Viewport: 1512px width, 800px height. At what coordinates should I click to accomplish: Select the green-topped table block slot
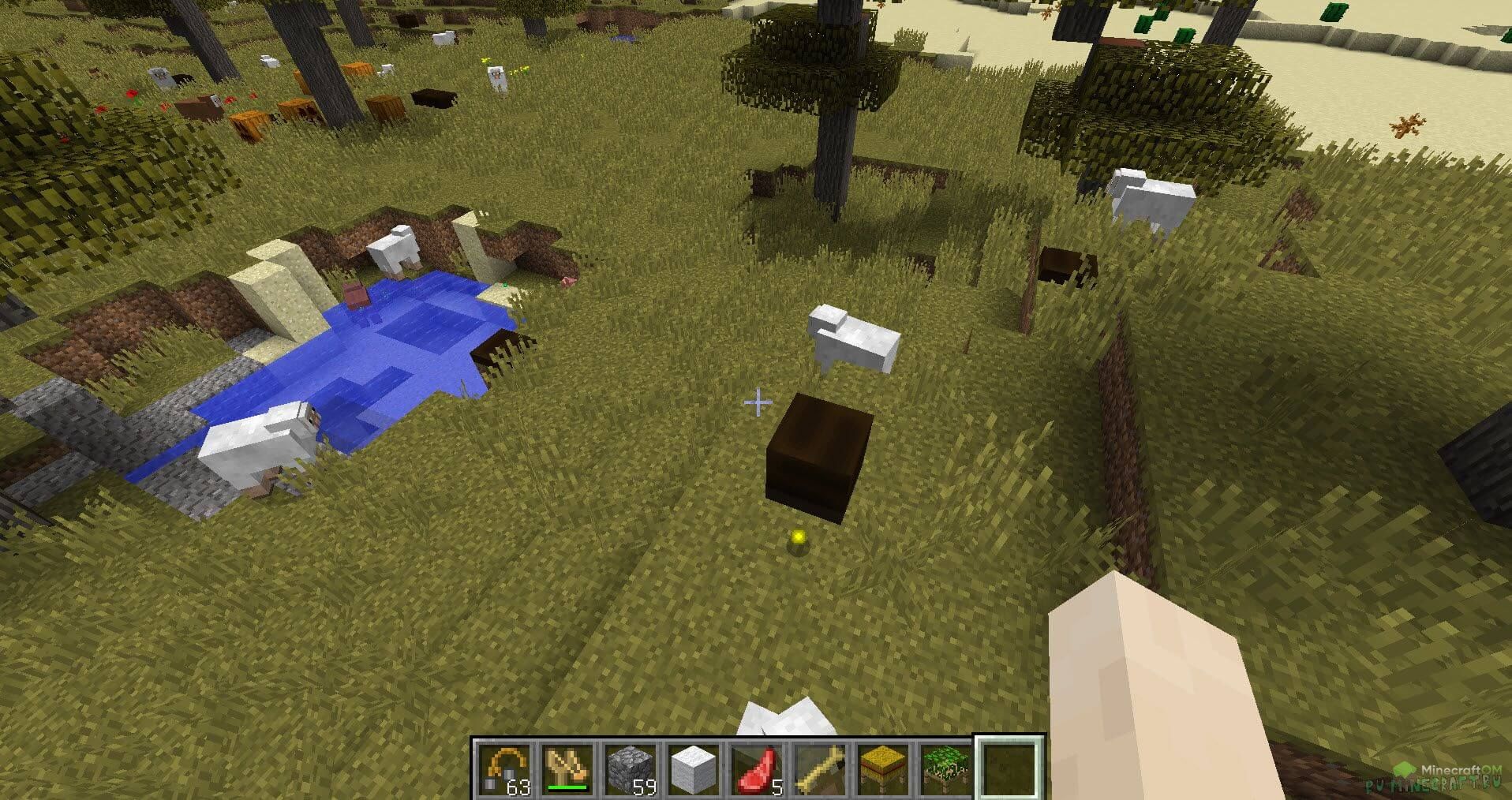(x=946, y=769)
